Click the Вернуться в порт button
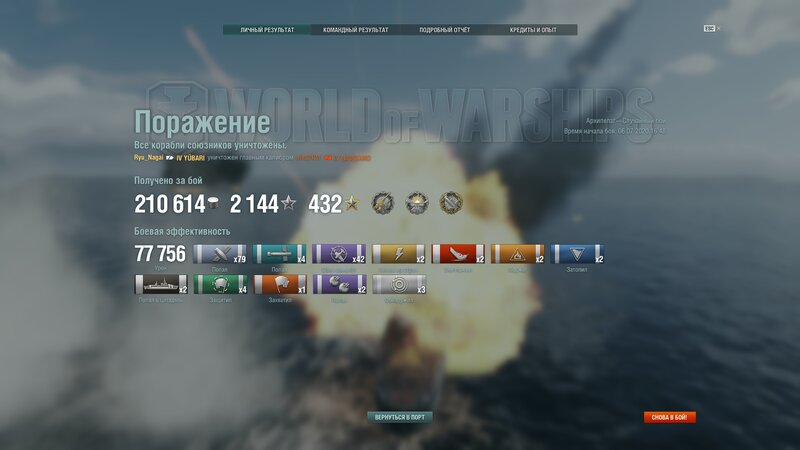Viewport: 800px width, 450px height. pyautogui.click(x=399, y=416)
